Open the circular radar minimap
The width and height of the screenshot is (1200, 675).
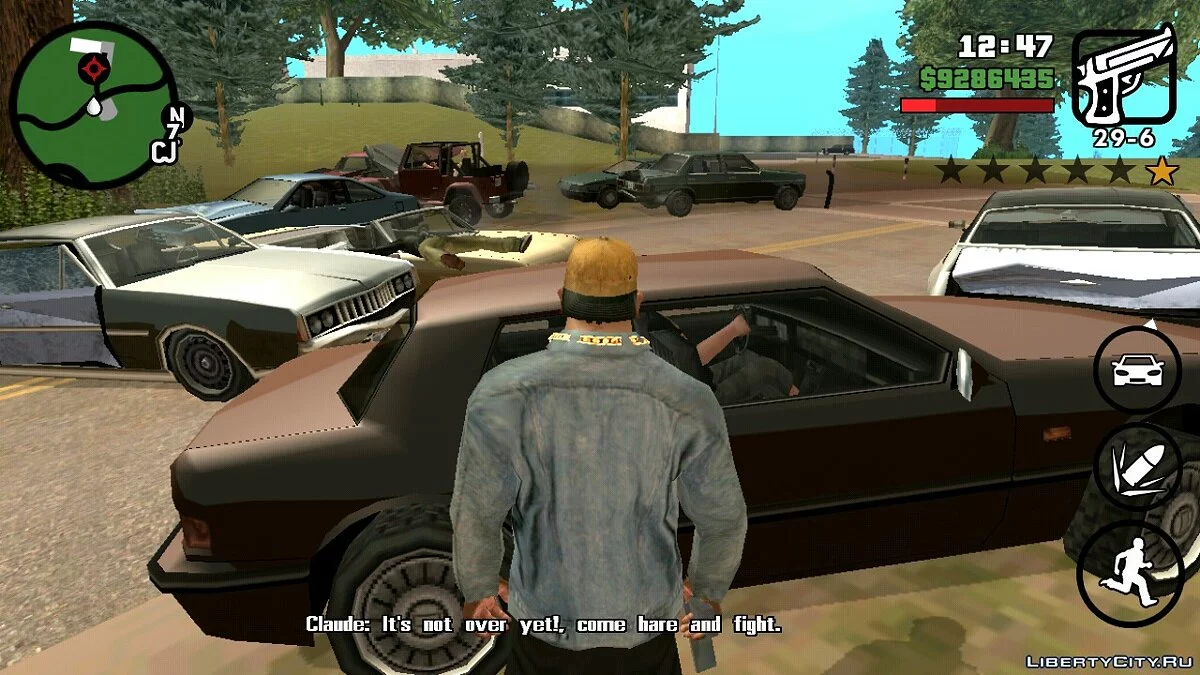tap(92, 105)
